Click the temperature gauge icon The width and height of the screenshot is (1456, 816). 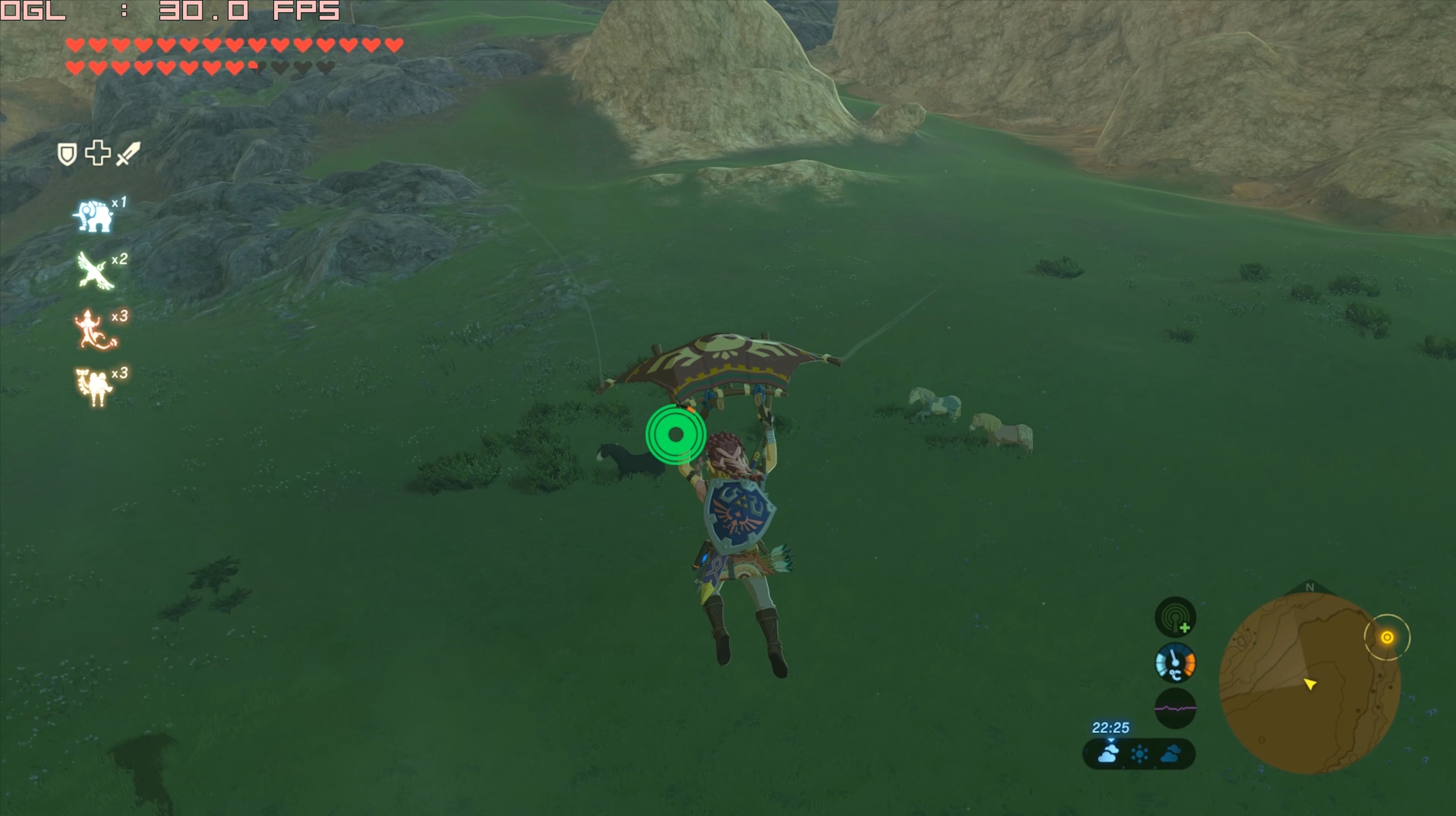pyautogui.click(x=1175, y=663)
